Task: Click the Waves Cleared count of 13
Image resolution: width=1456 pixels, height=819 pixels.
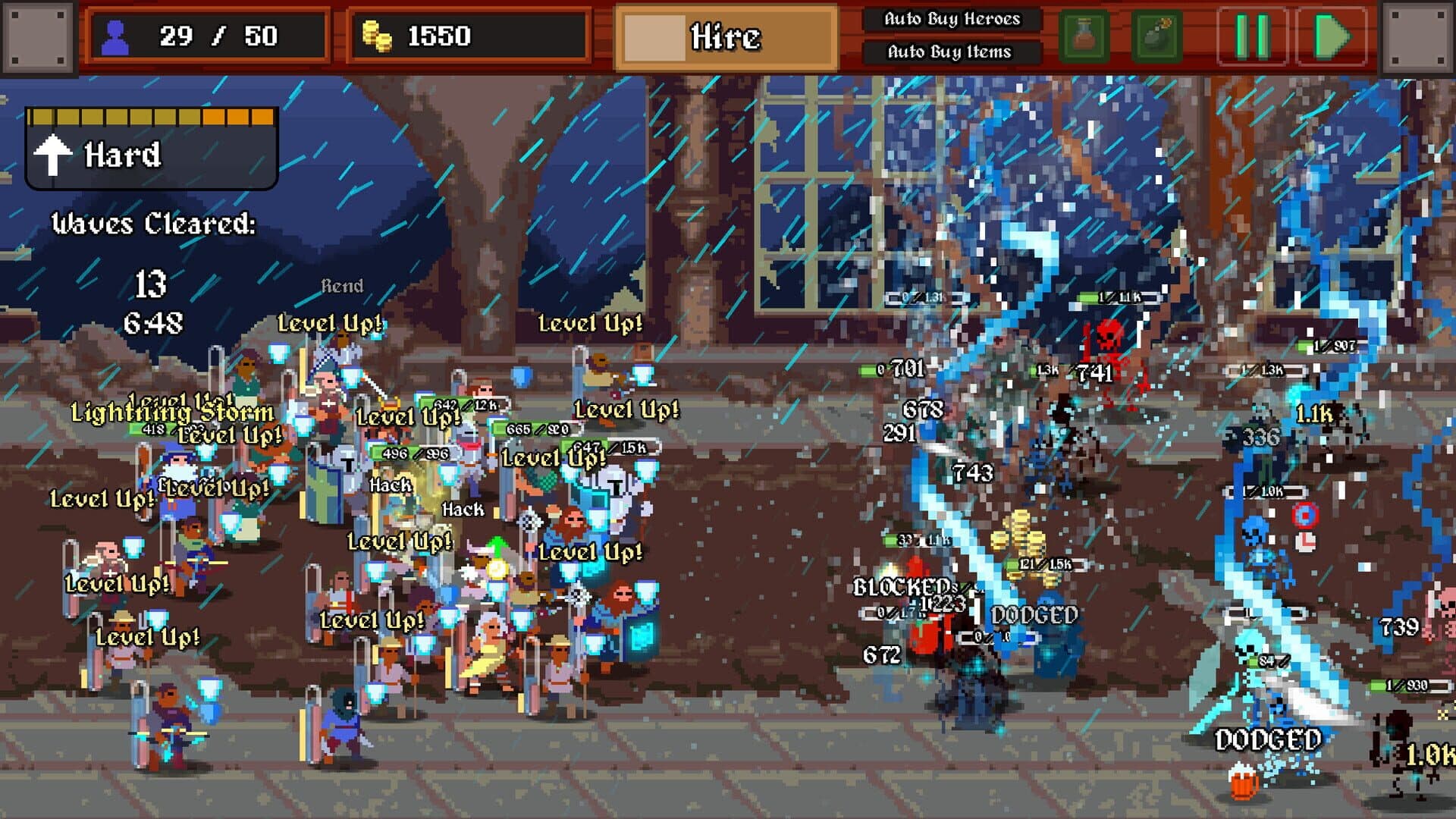Action: [x=152, y=281]
